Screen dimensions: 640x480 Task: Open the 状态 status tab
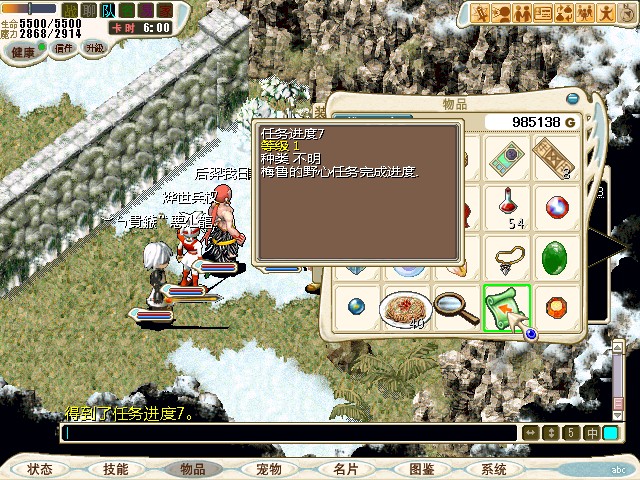coord(40,469)
